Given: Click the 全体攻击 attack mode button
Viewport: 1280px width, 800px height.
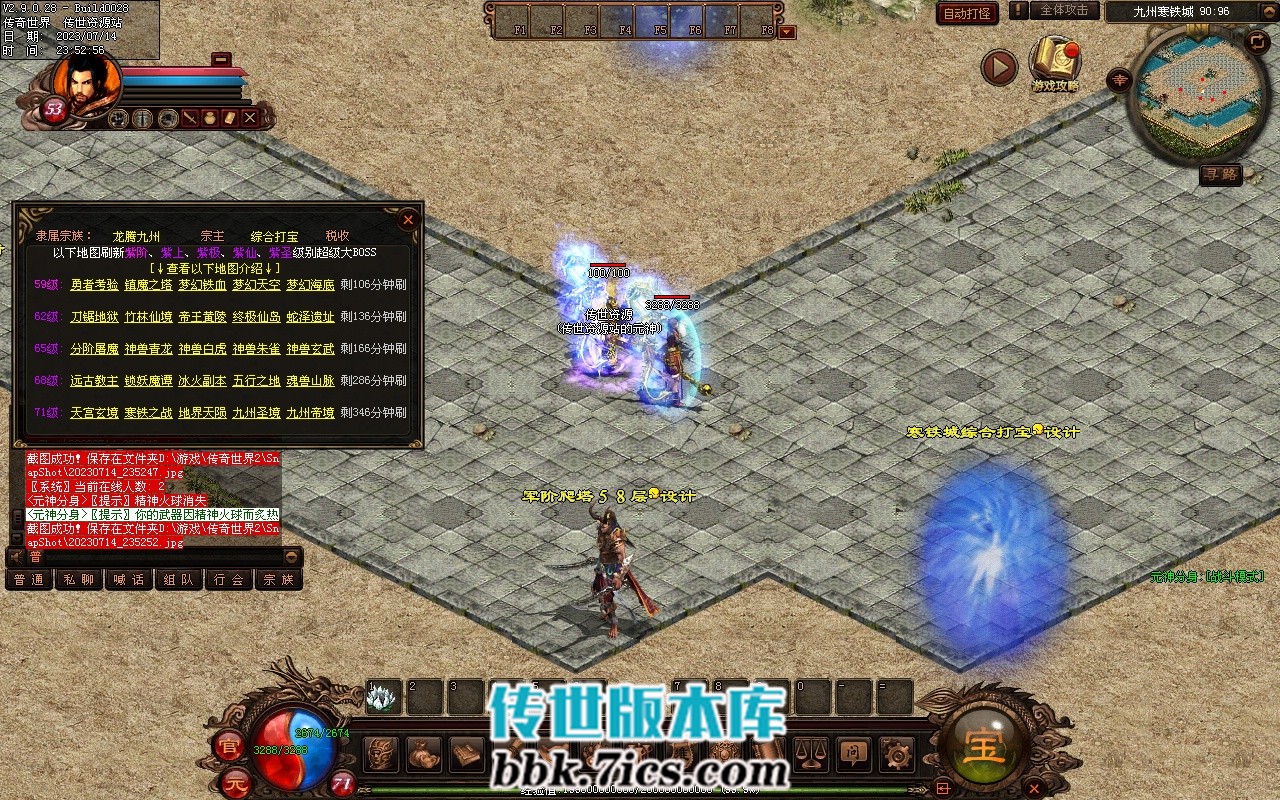Looking at the screenshot, I should (1064, 11).
